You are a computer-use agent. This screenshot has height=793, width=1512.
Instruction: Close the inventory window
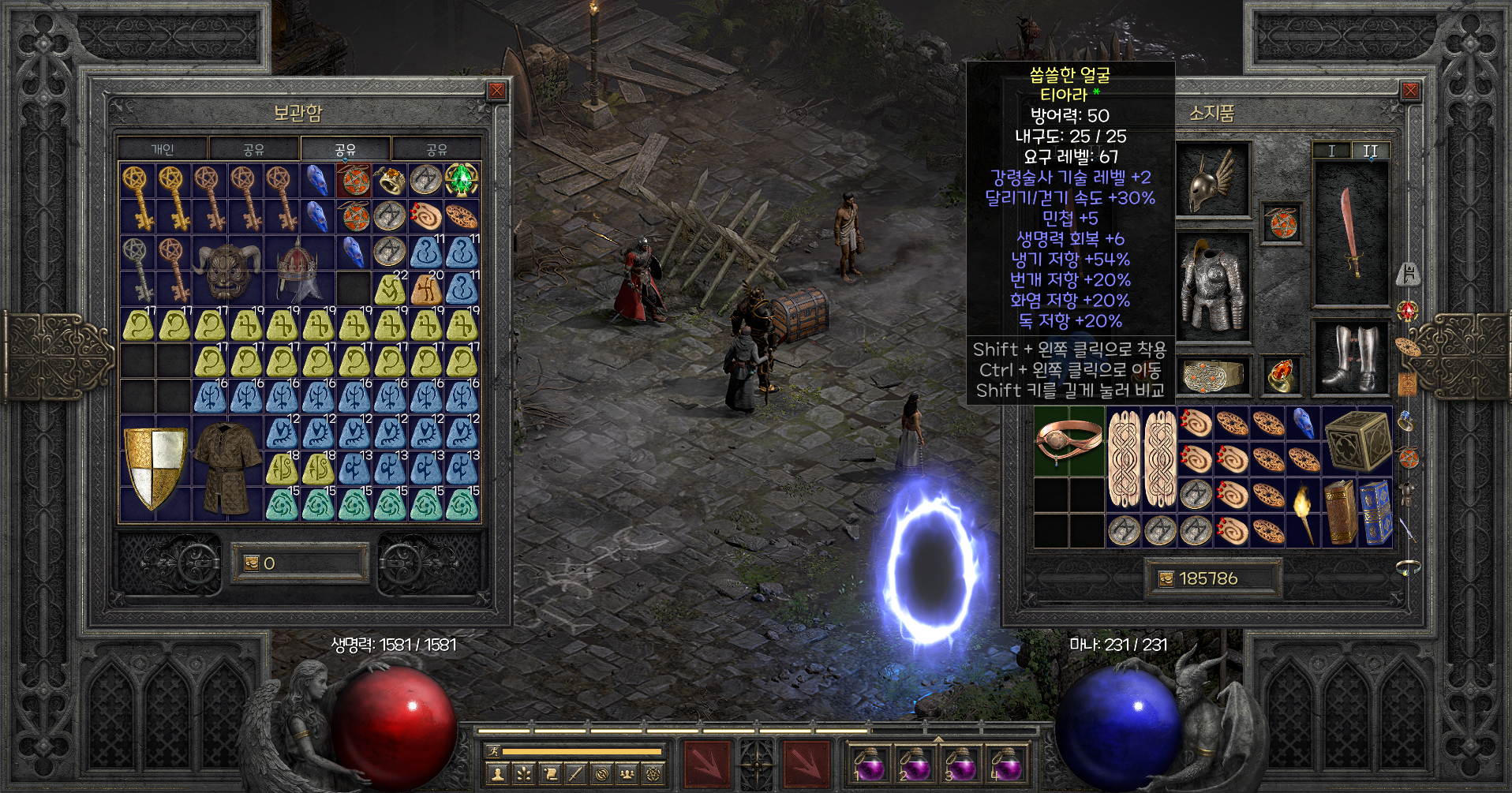coord(1410,91)
